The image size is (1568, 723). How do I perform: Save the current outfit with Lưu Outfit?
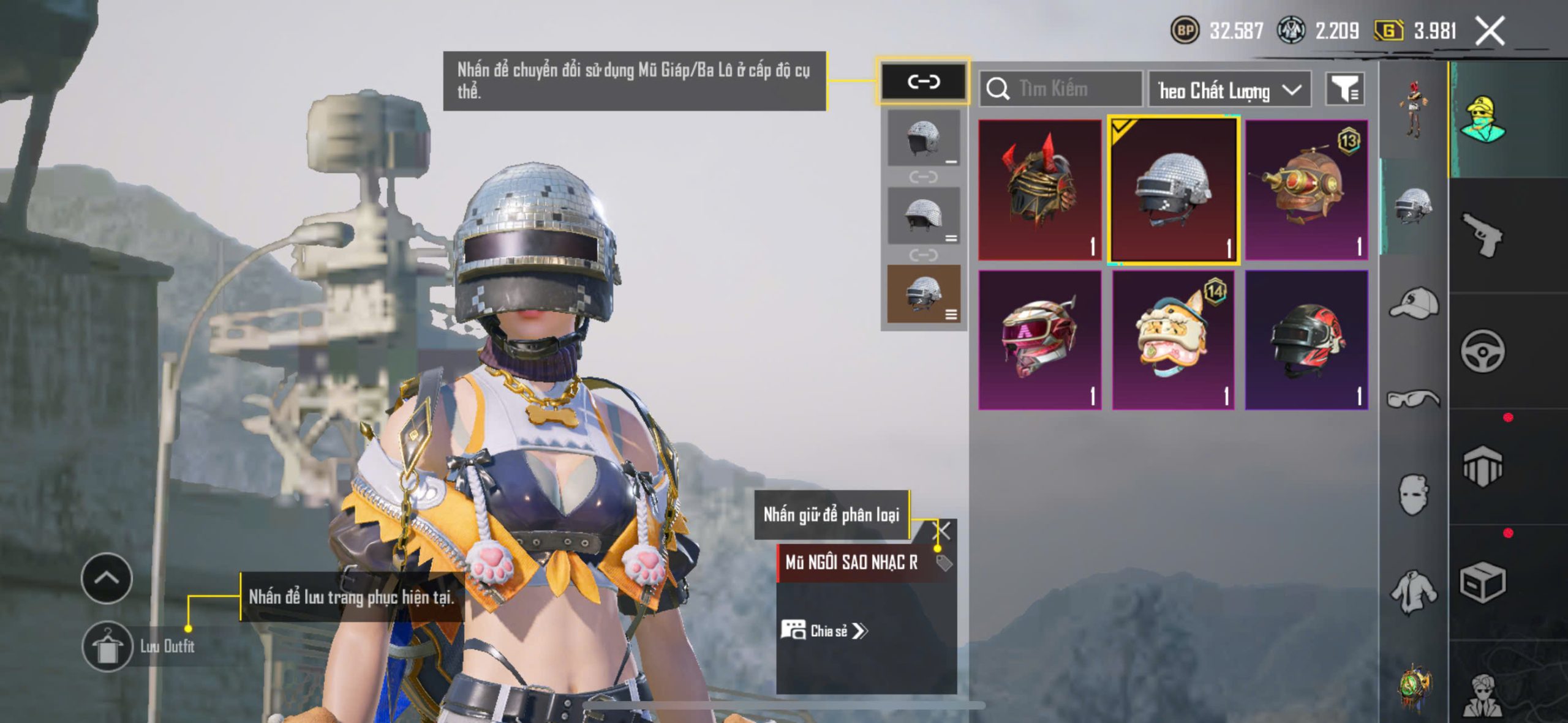pos(108,647)
